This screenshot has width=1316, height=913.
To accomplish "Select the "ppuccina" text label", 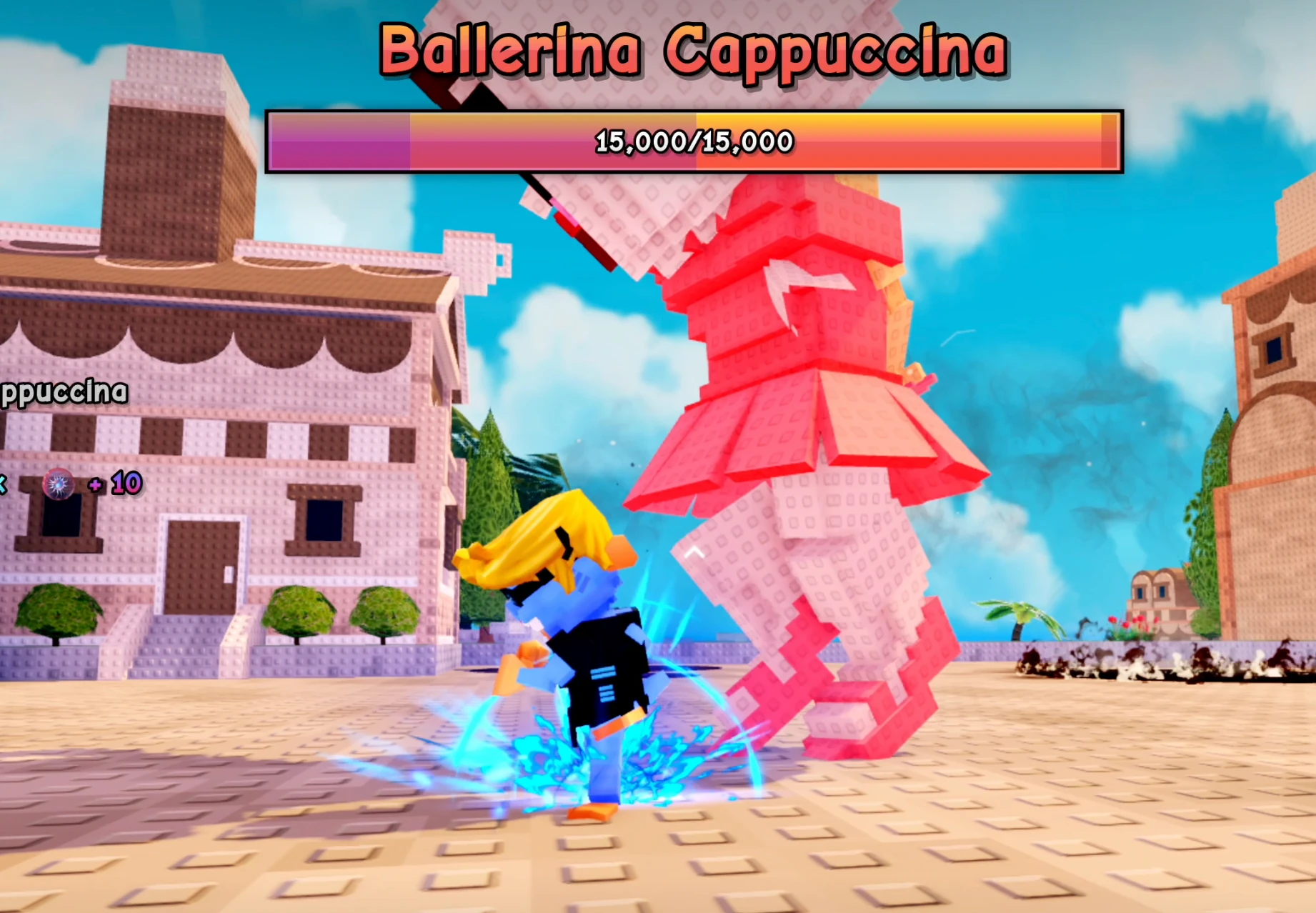I will [x=64, y=392].
